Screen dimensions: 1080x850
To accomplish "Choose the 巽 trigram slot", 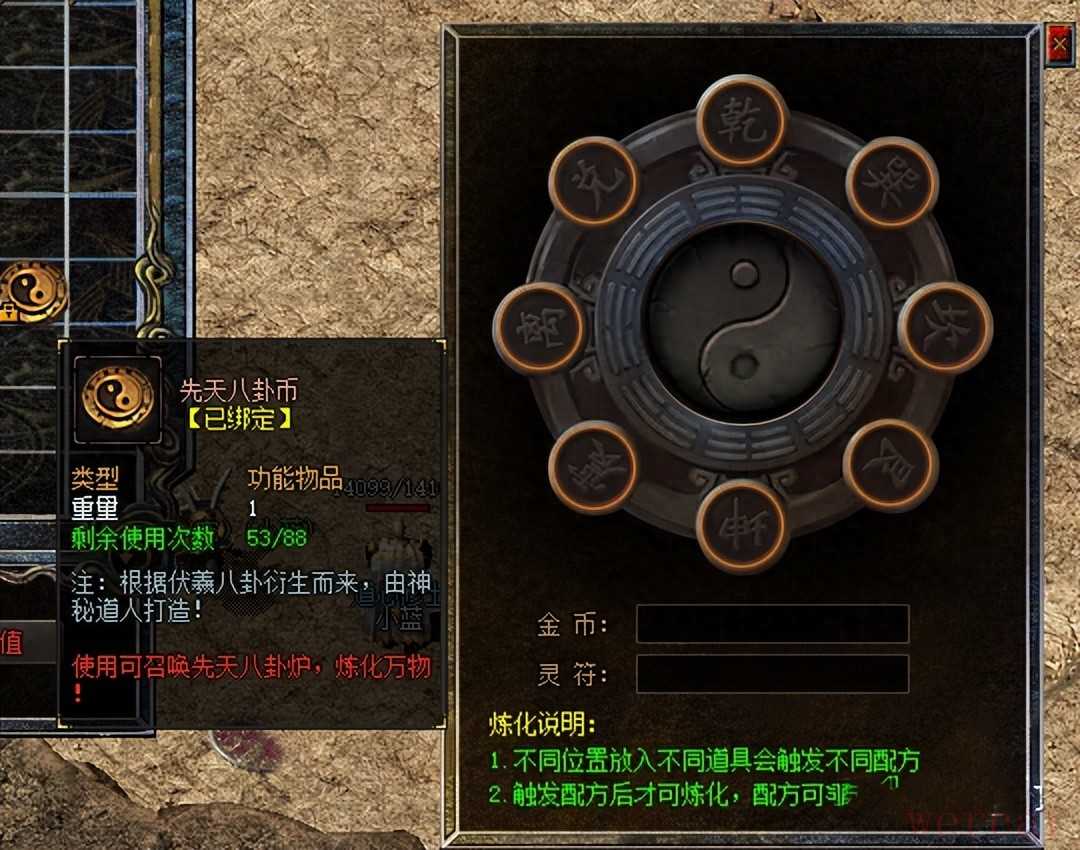I will 891,183.
